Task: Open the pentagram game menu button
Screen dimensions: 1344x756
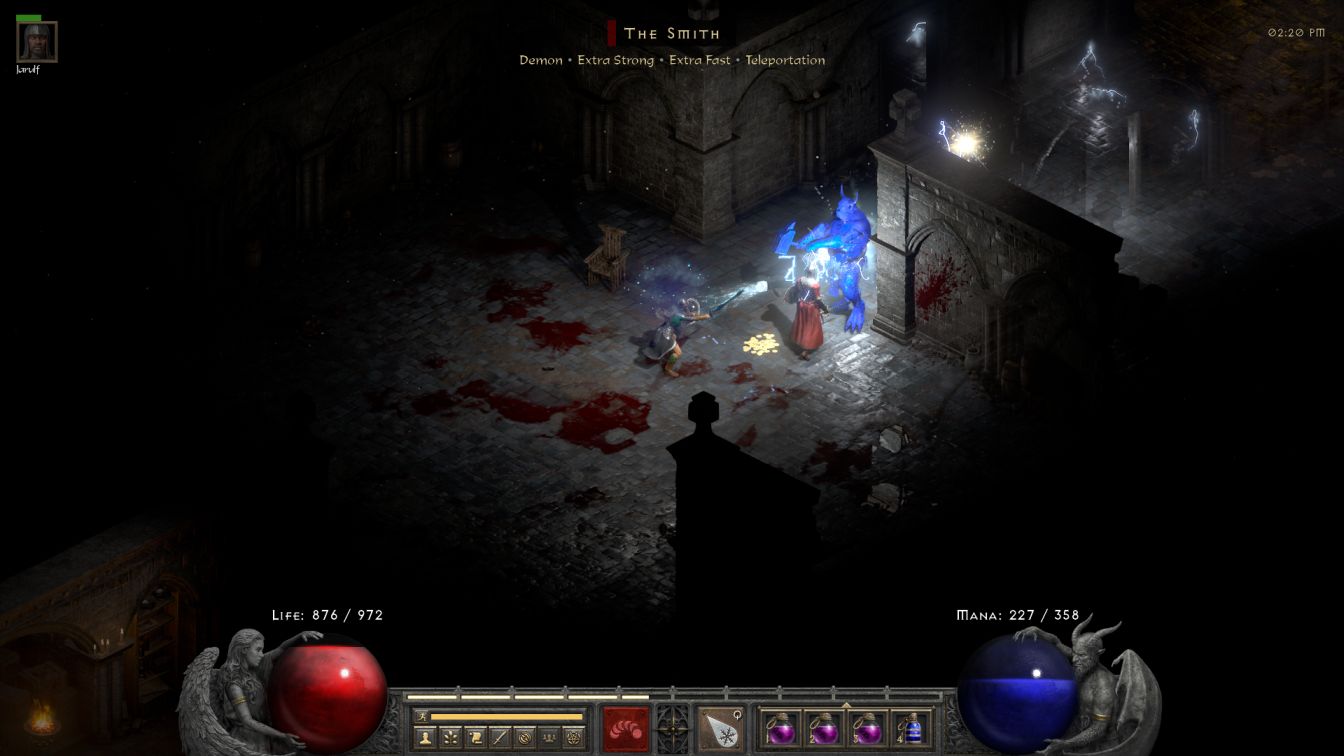Action: 574,738
